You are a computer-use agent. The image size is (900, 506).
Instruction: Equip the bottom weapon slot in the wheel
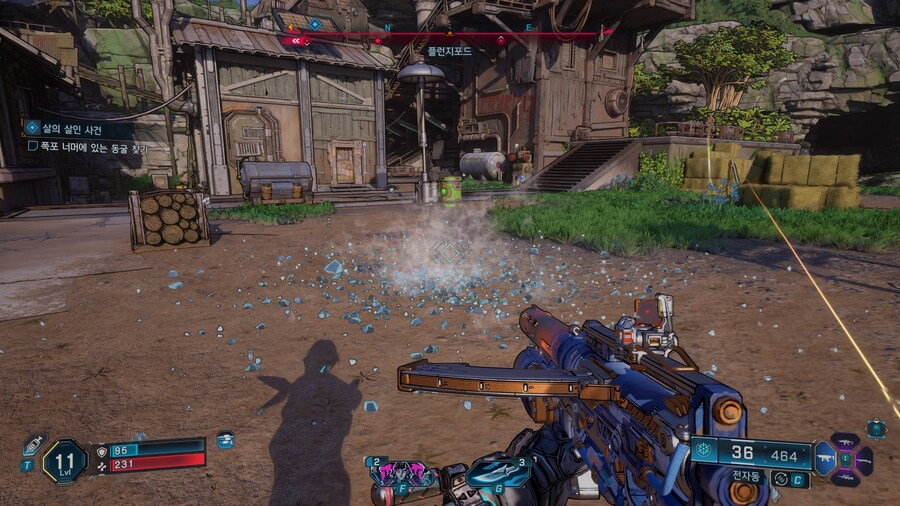coord(845,478)
